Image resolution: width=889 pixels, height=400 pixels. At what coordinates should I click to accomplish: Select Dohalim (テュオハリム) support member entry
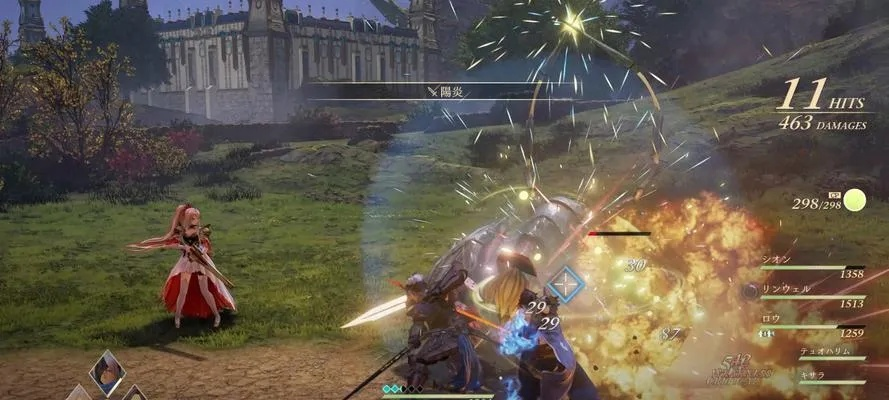pos(824,352)
